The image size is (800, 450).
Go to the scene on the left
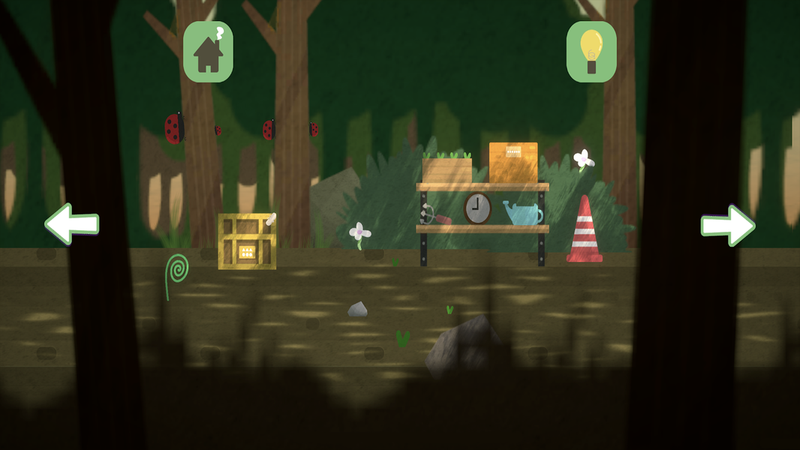(71, 224)
